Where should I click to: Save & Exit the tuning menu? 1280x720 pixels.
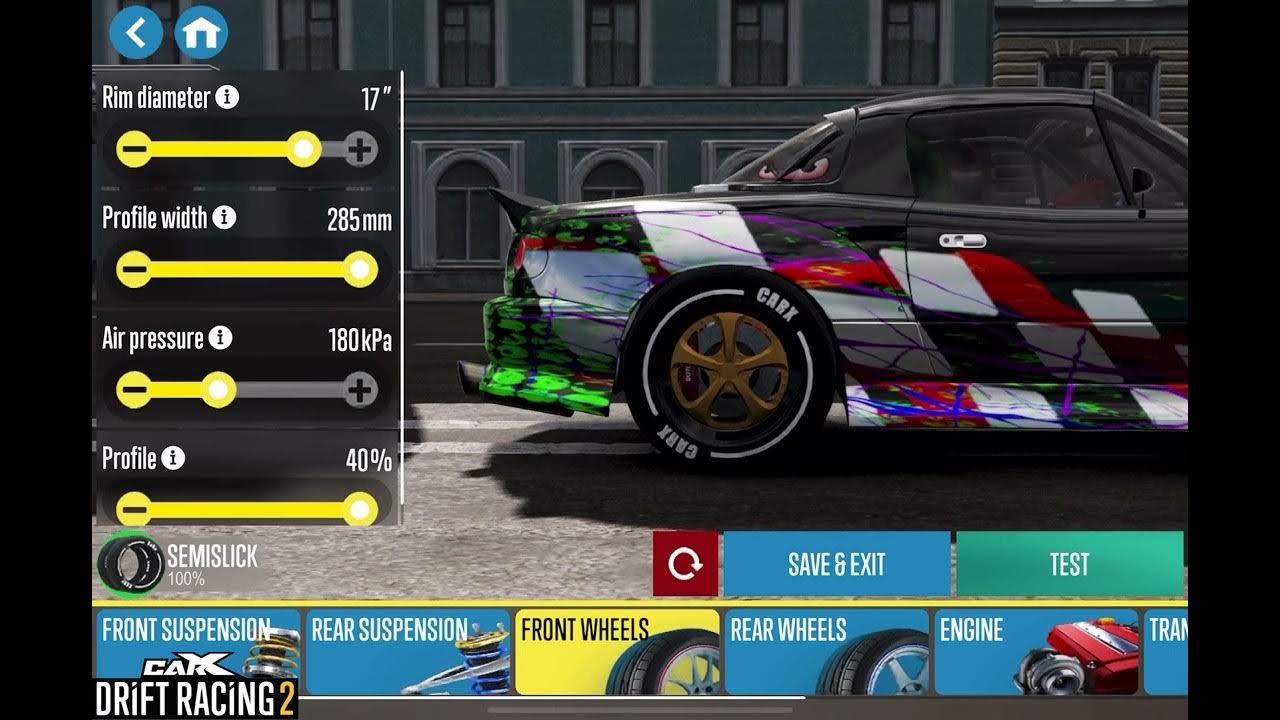(836, 564)
